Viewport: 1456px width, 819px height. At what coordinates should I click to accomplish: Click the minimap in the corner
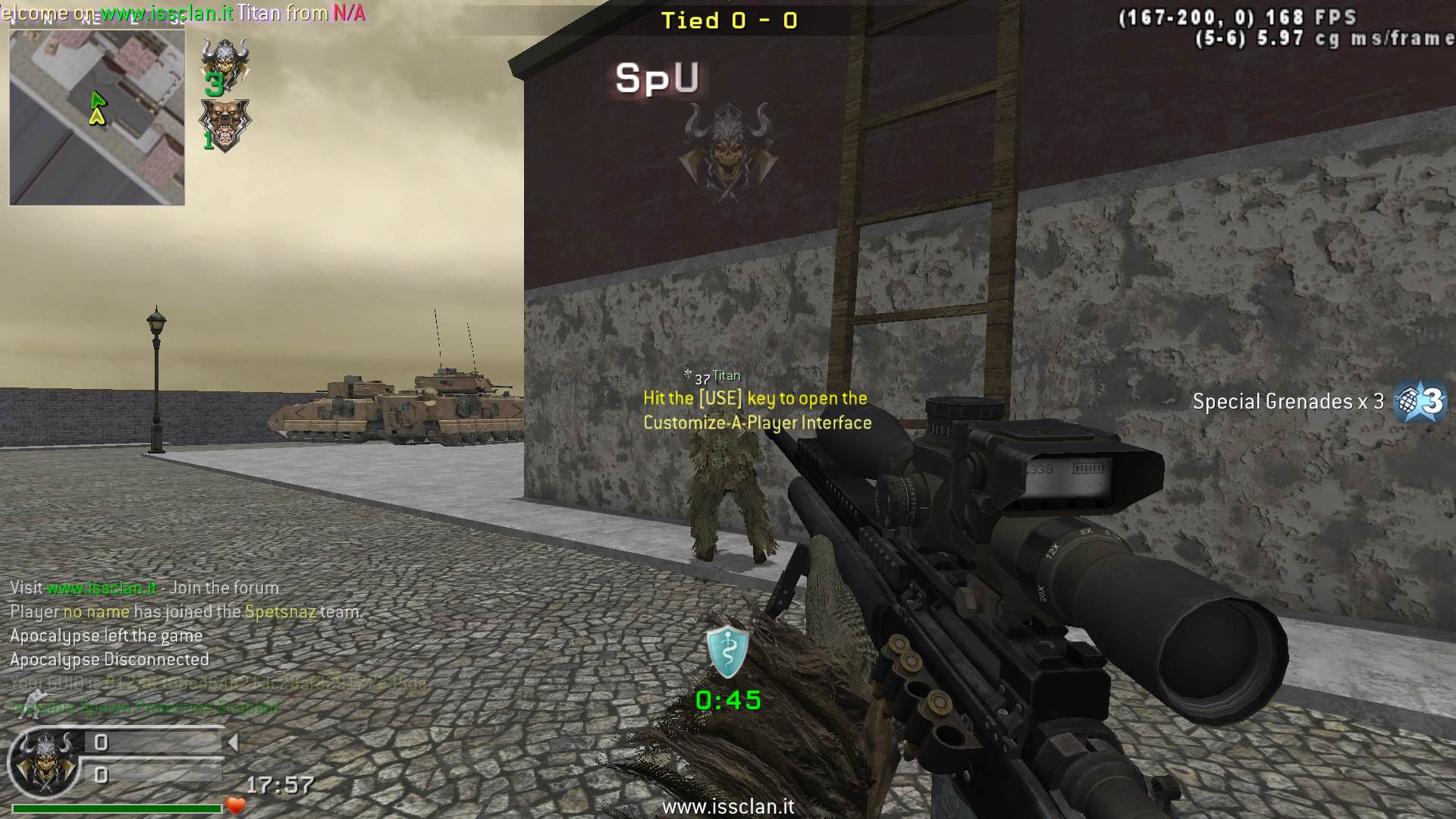[x=97, y=117]
